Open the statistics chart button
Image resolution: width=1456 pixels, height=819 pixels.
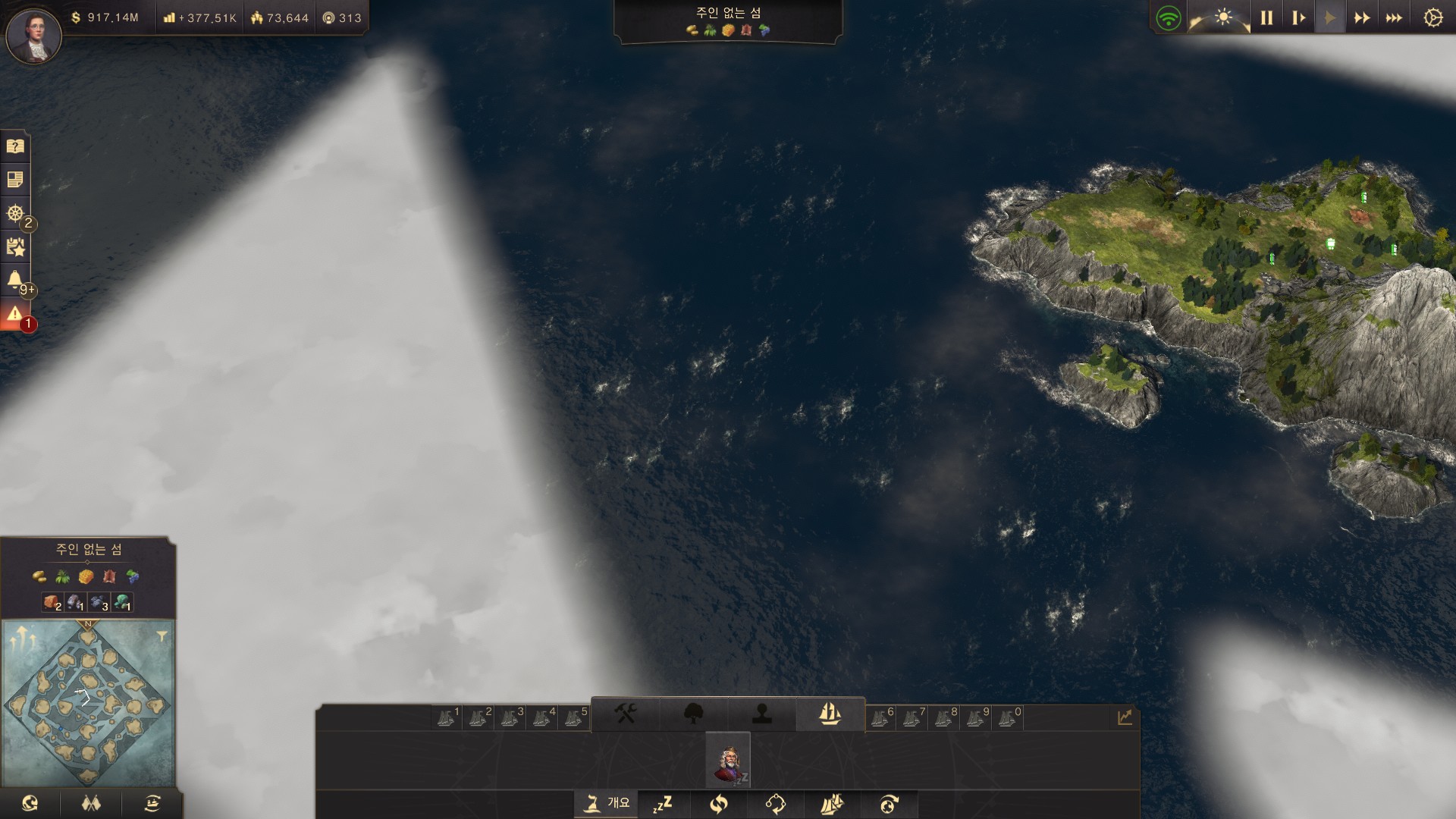point(1124,717)
